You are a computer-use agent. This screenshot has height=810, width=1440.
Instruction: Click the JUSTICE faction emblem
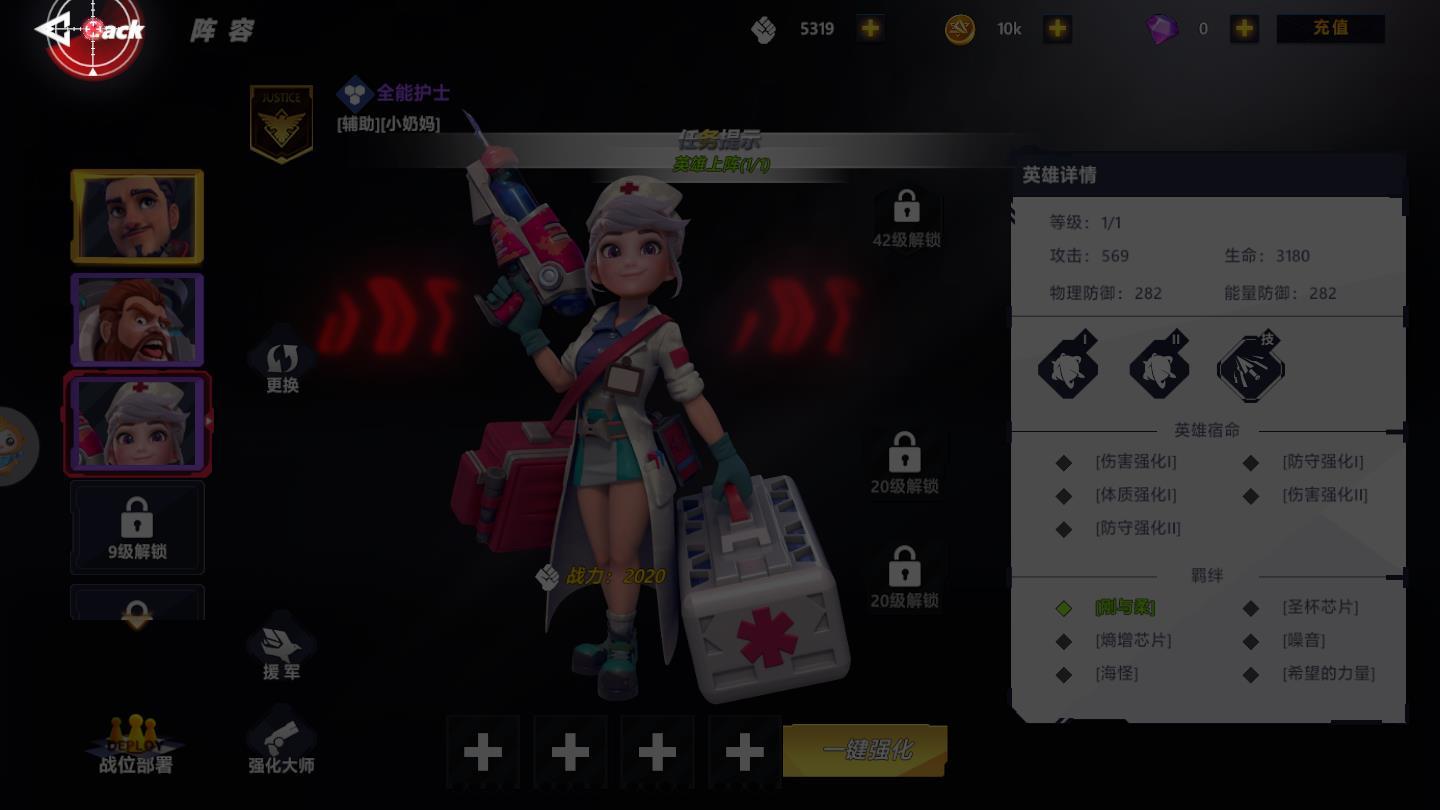(x=281, y=120)
